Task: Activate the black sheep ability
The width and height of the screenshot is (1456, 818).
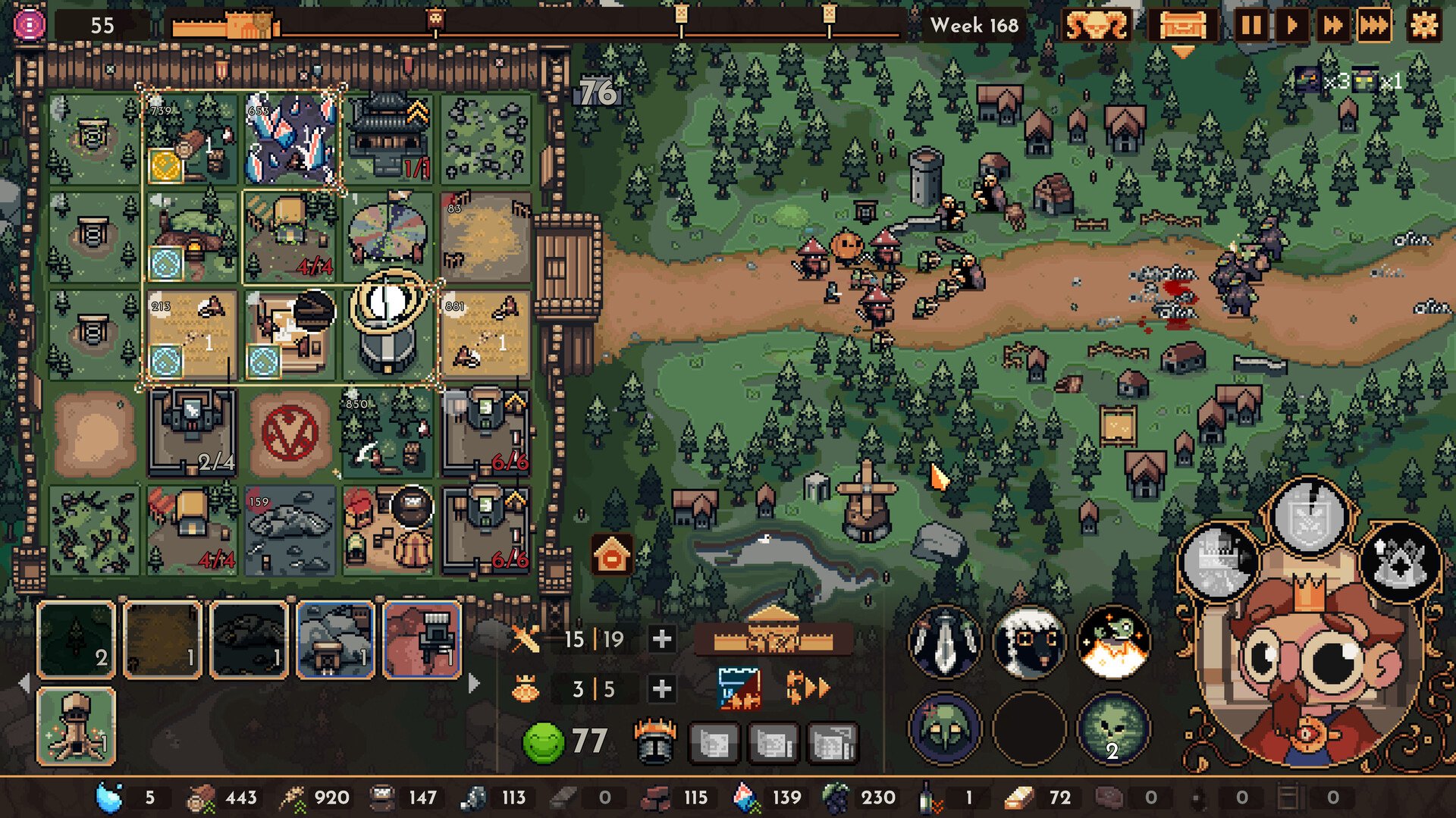Action: coord(1029,641)
